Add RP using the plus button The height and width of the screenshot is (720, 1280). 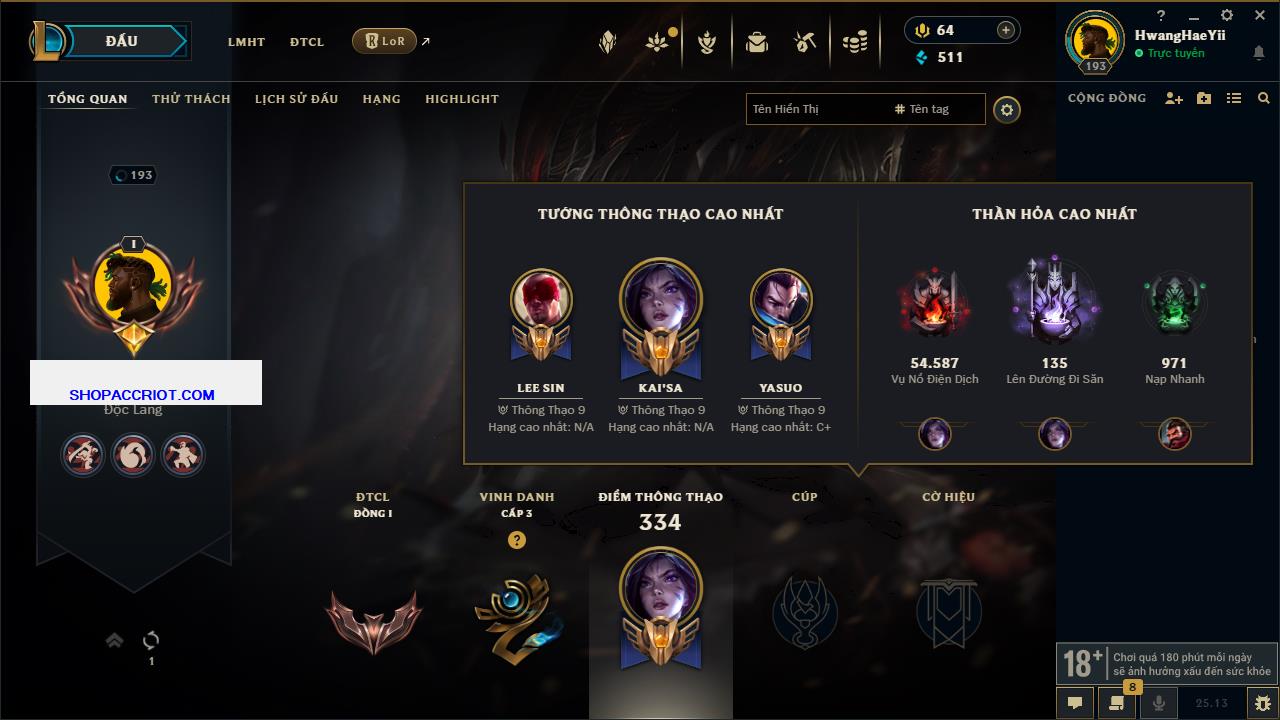tap(1005, 30)
